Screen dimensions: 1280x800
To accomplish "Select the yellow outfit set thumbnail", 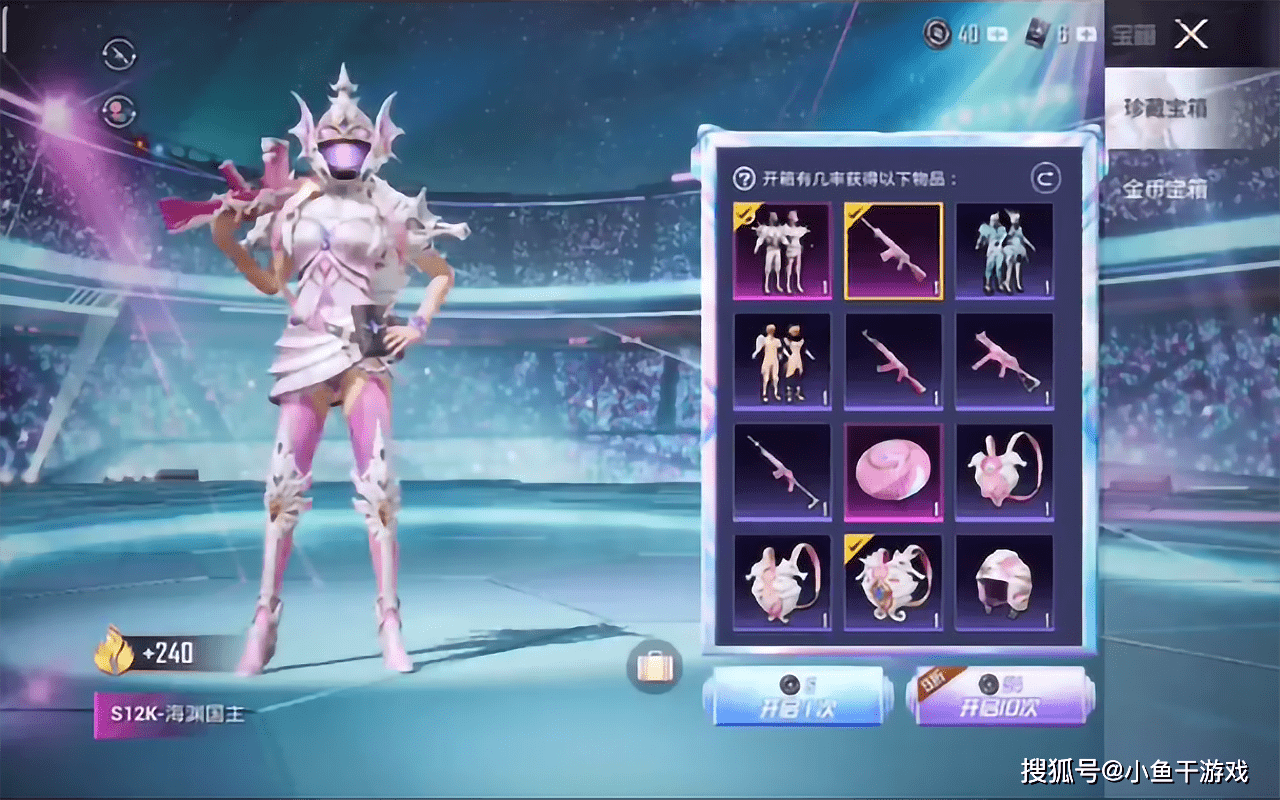I will 782,361.
